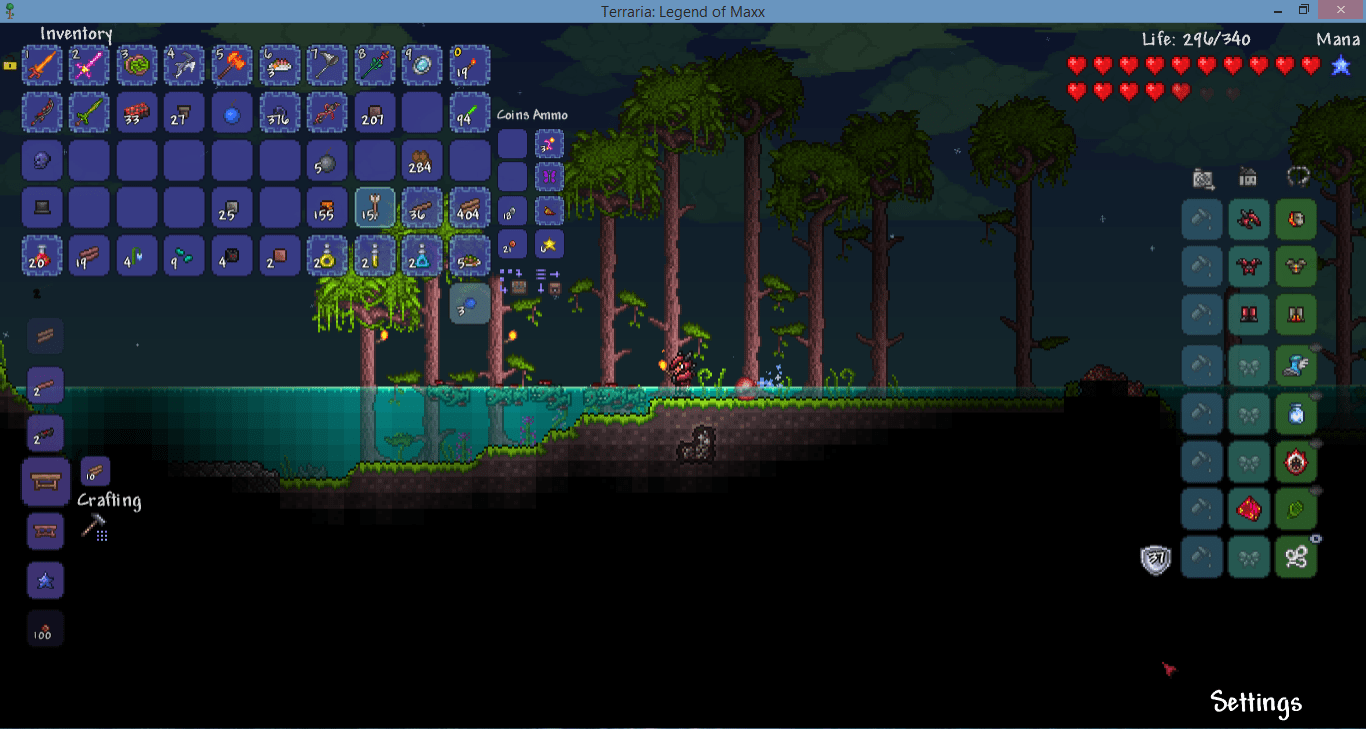Image resolution: width=1366 pixels, height=729 pixels.
Task: Craft a work bench from the crafting list
Action: (x=45, y=481)
